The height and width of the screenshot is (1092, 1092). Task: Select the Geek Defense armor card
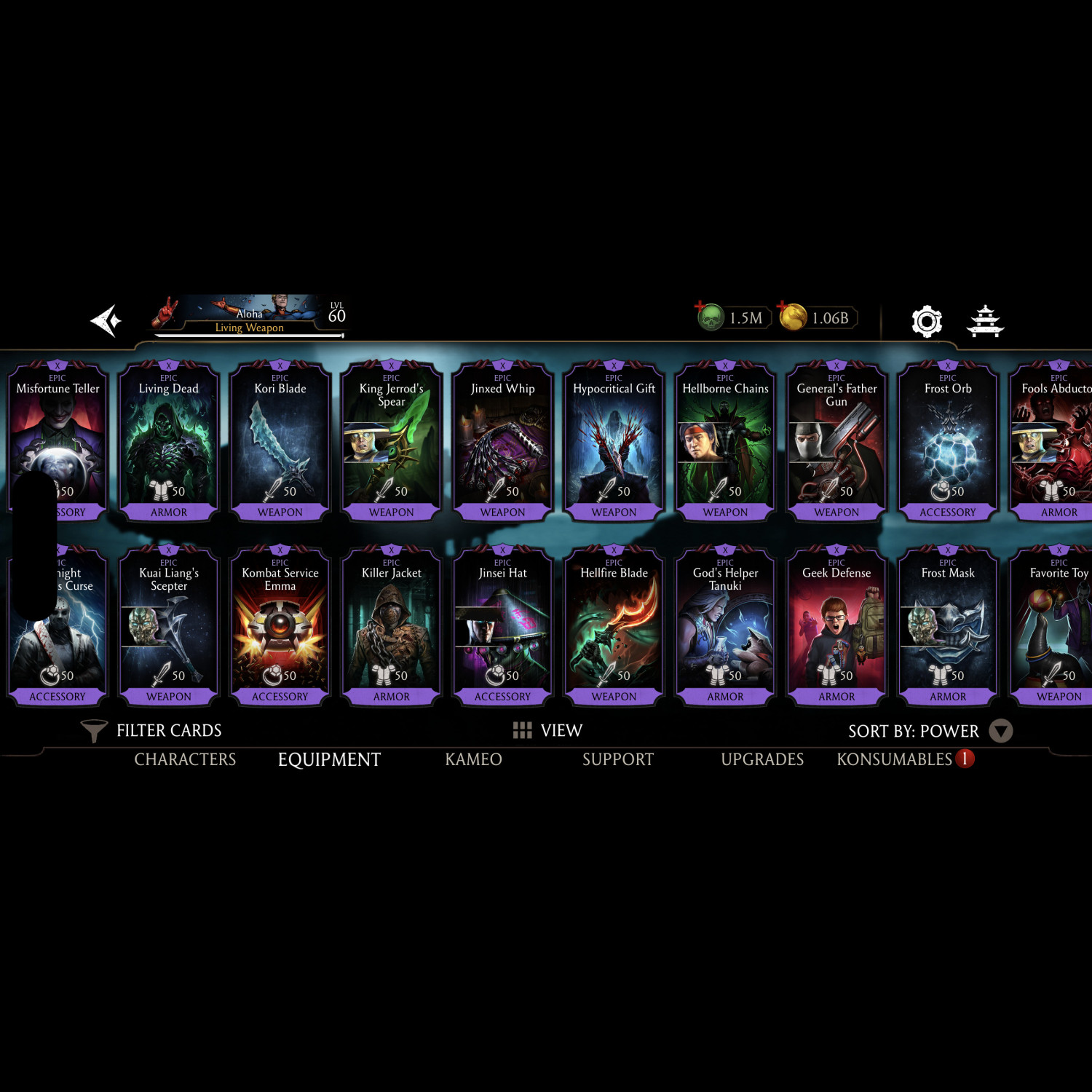tap(836, 626)
